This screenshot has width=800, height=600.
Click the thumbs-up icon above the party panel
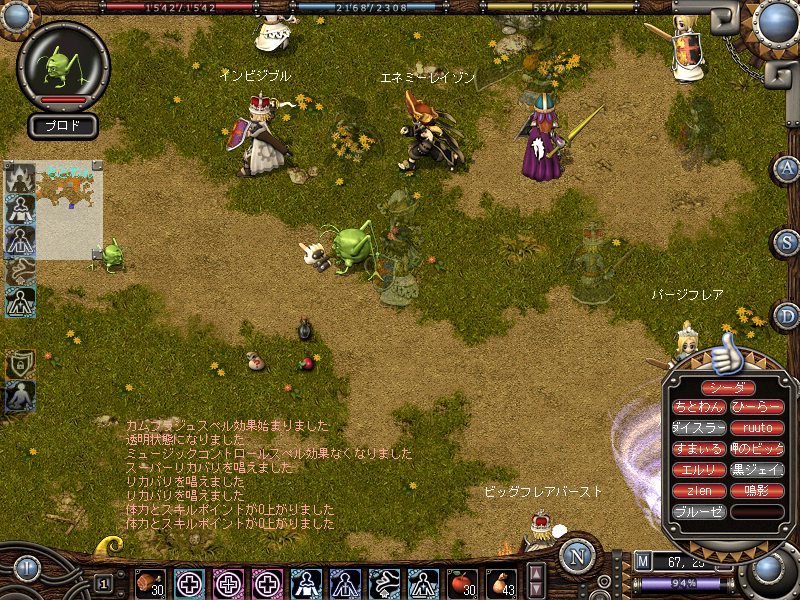point(727,353)
